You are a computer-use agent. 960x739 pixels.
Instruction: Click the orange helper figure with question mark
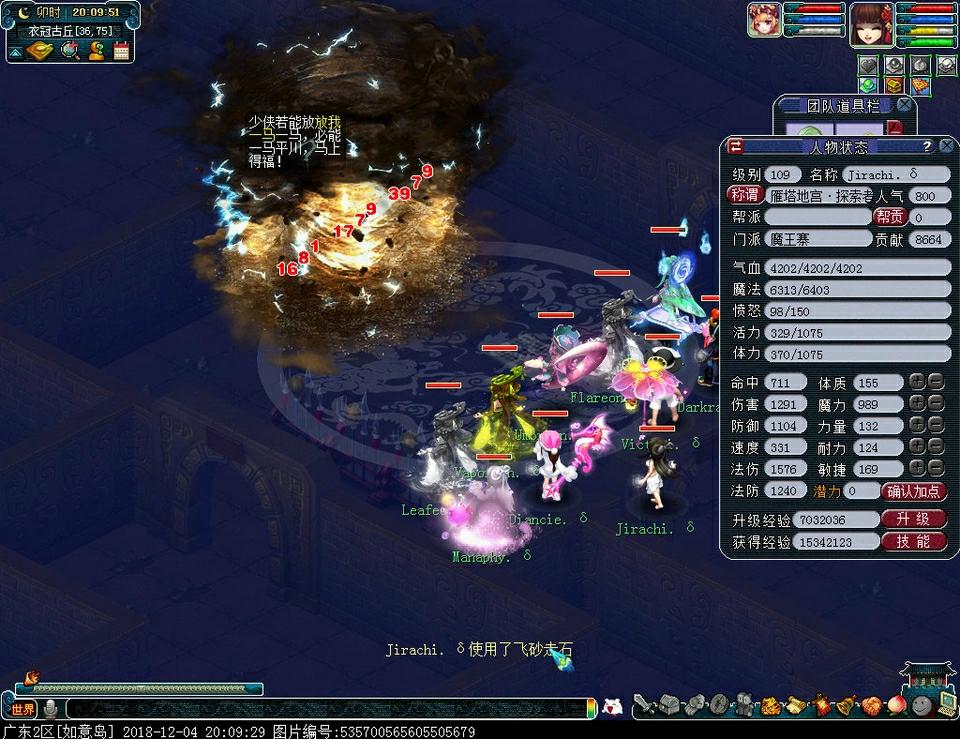point(96,50)
